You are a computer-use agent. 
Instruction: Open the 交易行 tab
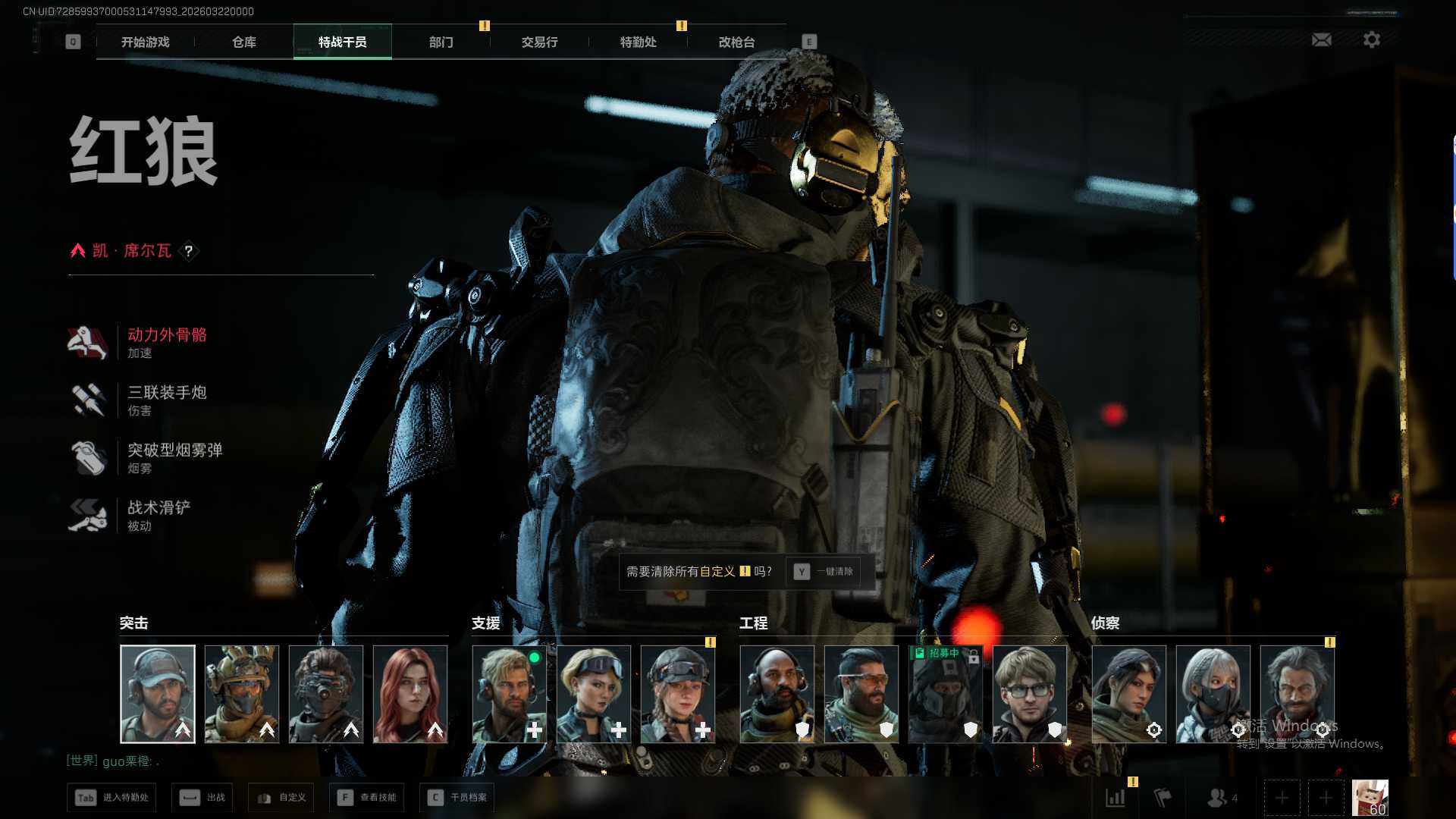pos(540,42)
